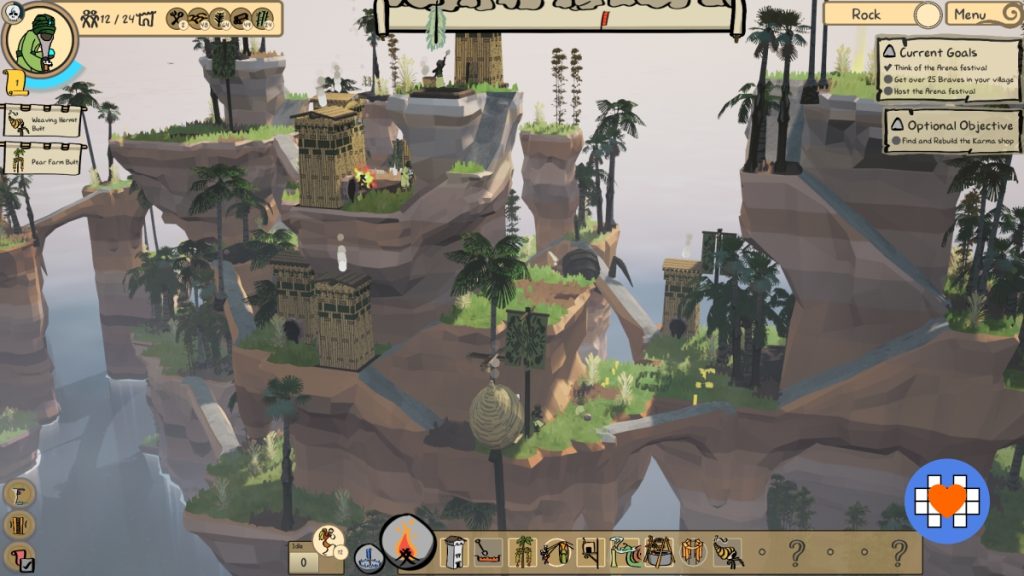
Task: Click the blue heart overlay button
Action: 947,500
